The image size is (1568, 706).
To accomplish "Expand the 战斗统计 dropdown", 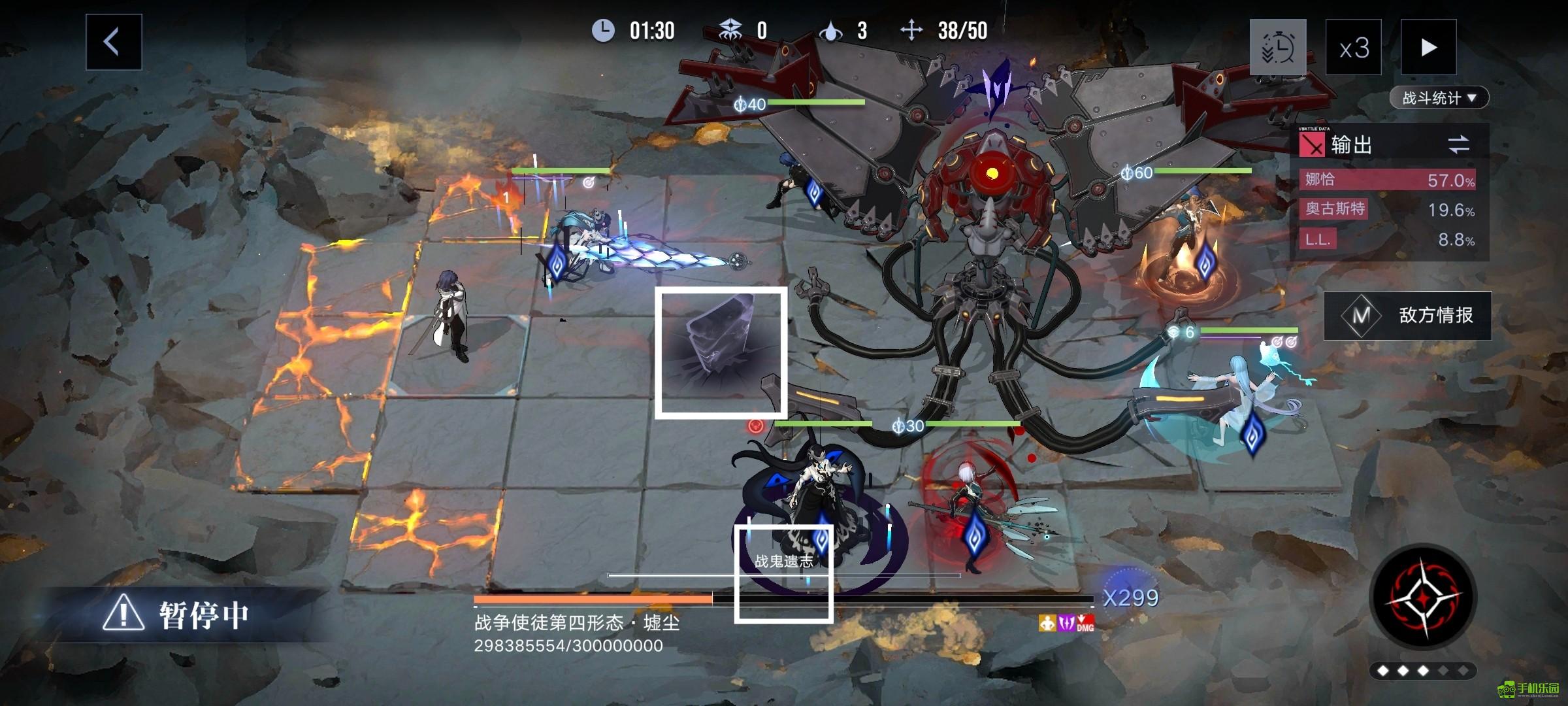I will 1440,97.
